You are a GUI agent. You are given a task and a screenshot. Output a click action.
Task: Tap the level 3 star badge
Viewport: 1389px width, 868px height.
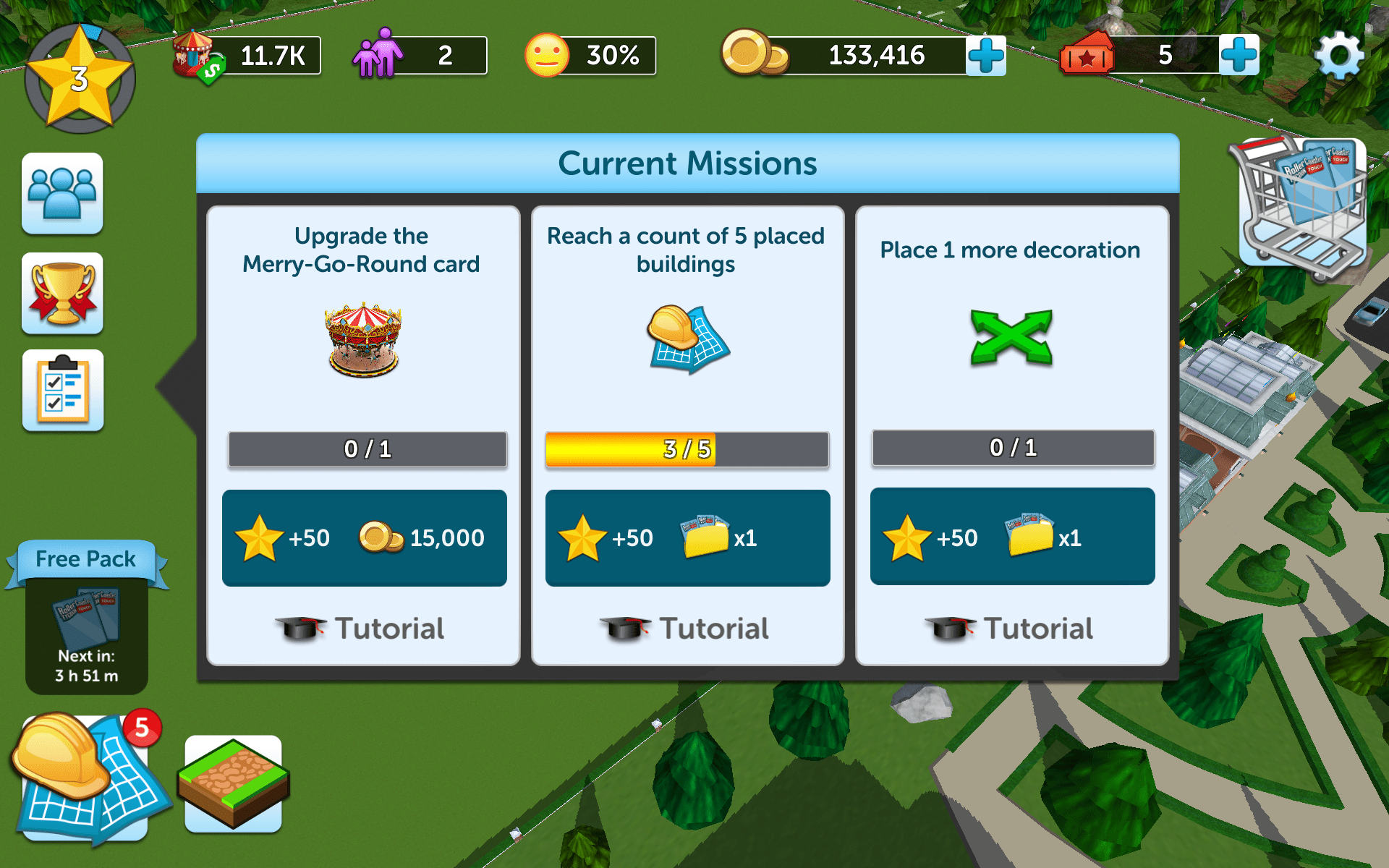(80, 78)
